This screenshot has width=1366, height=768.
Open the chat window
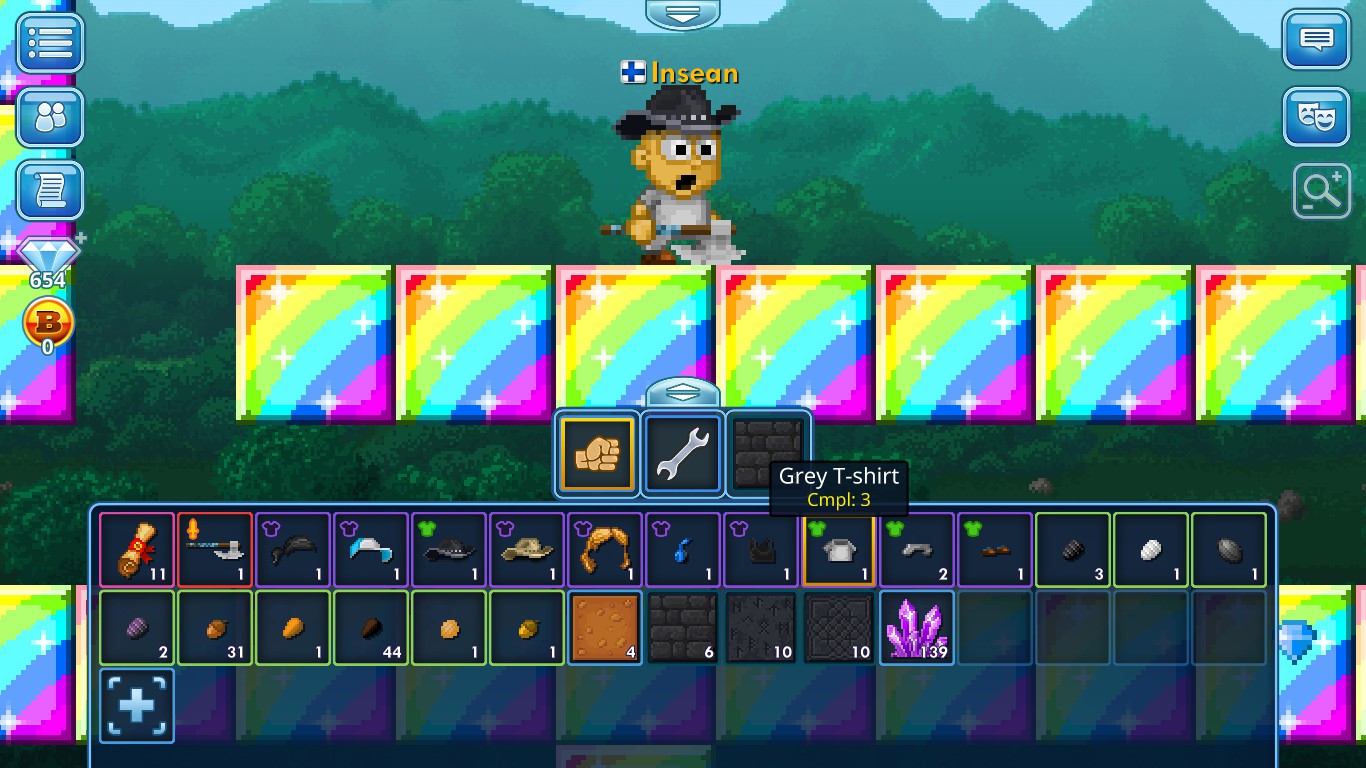click(1318, 42)
